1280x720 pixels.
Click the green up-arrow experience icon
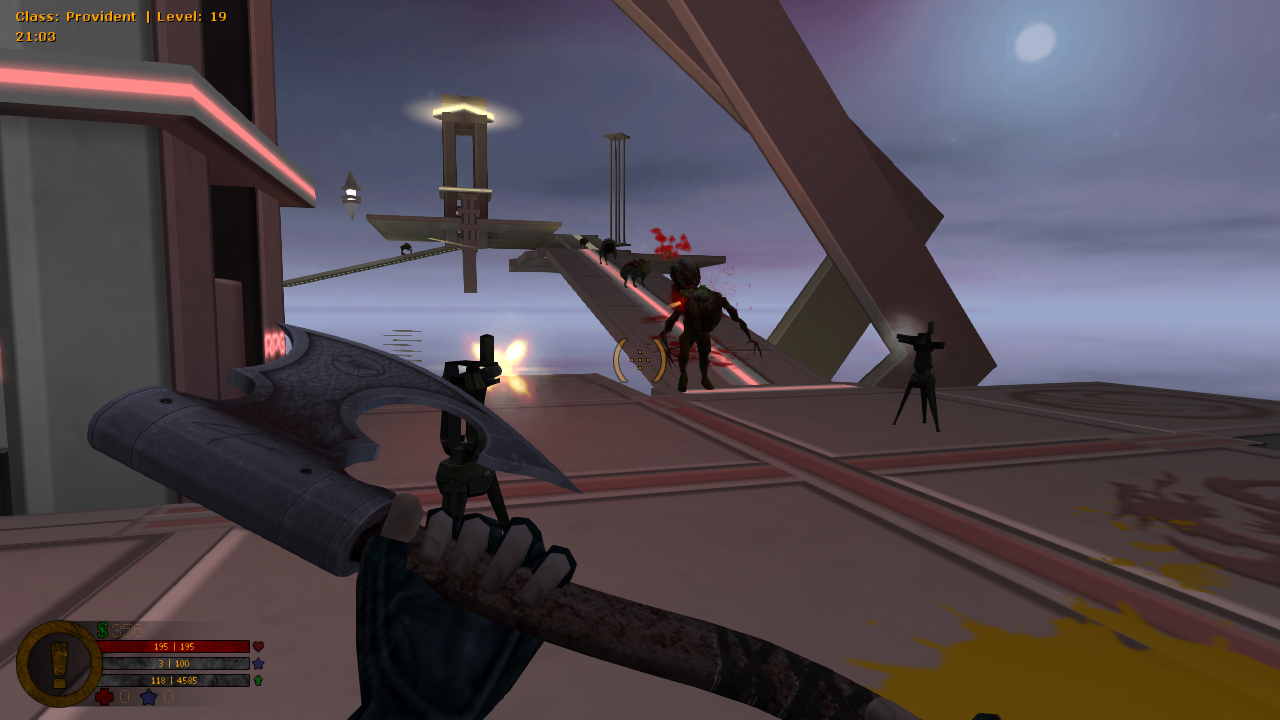click(257, 680)
